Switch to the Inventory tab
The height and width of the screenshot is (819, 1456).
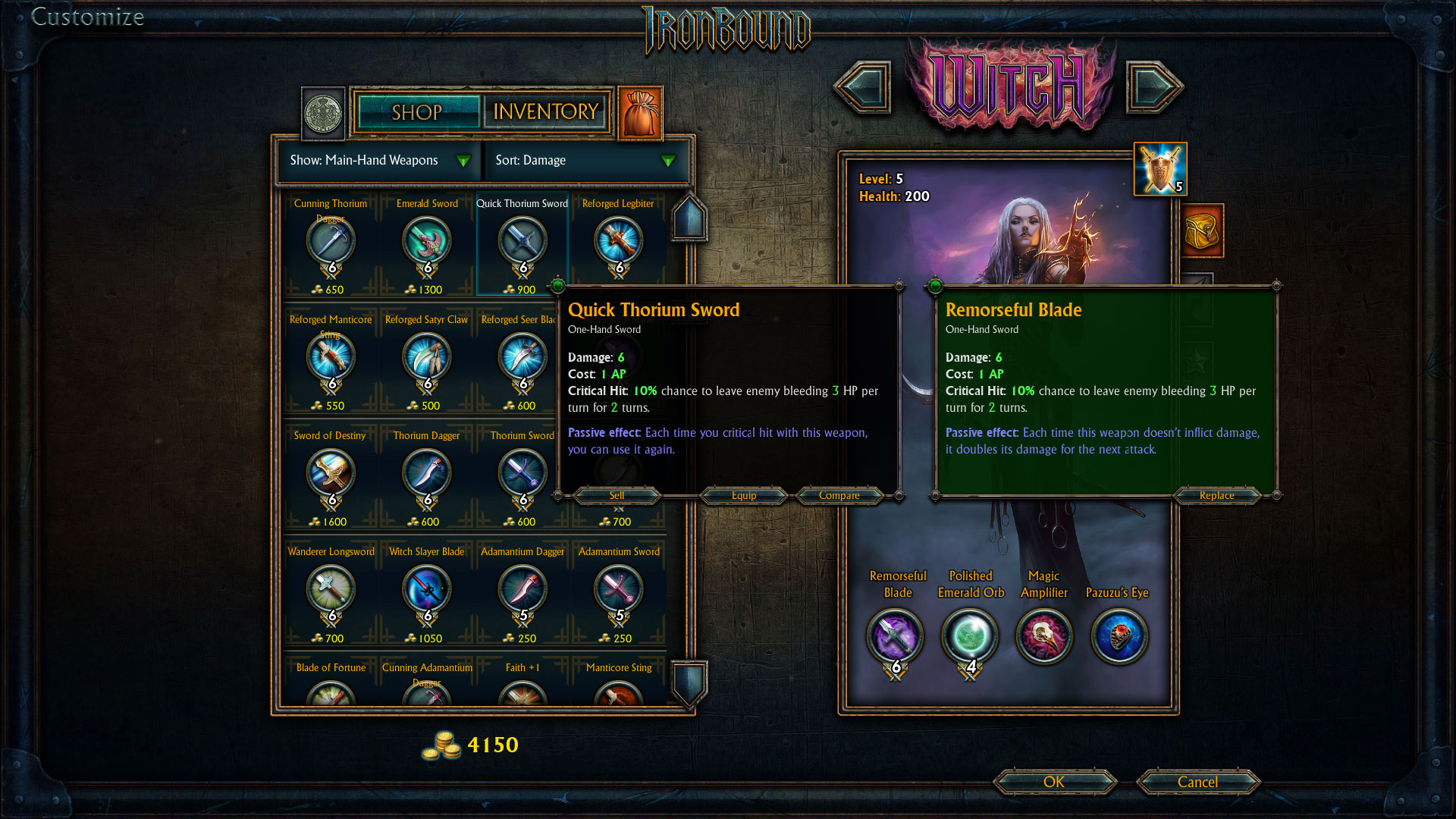[x=545, y=112]
